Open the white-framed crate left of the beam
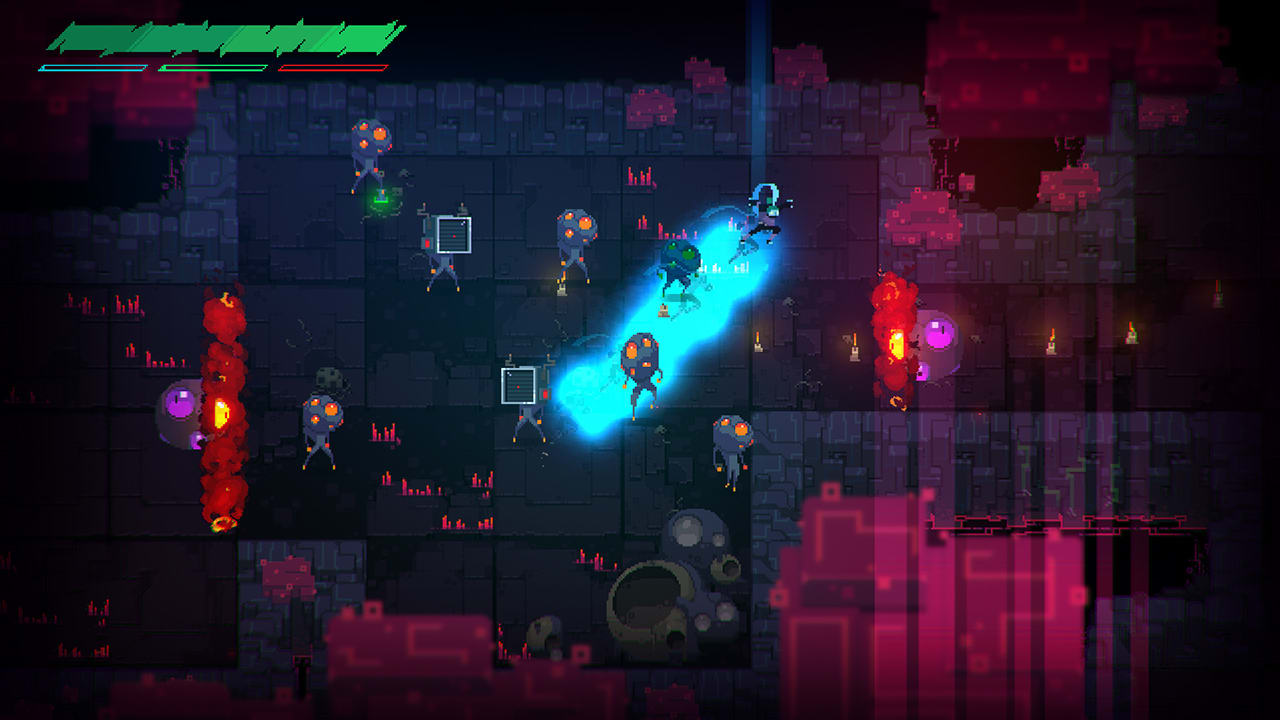Image resolution: width=1280 pixels, height=720 pixels. [520, 388]
